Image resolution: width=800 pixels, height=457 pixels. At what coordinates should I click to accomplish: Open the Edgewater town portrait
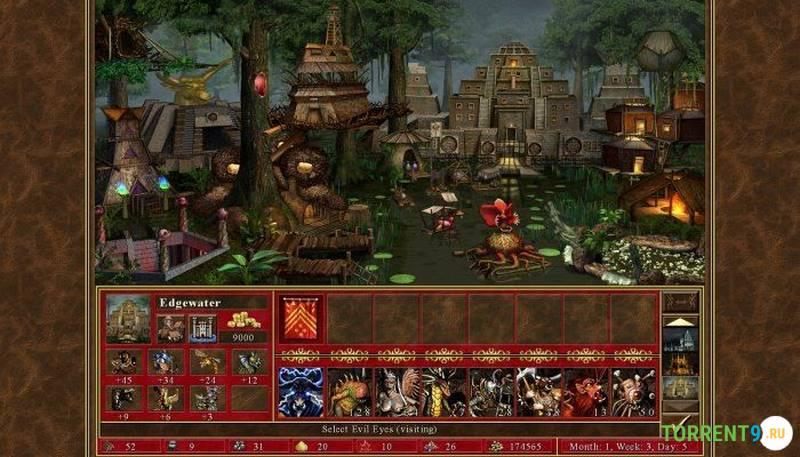coord(128,318)
